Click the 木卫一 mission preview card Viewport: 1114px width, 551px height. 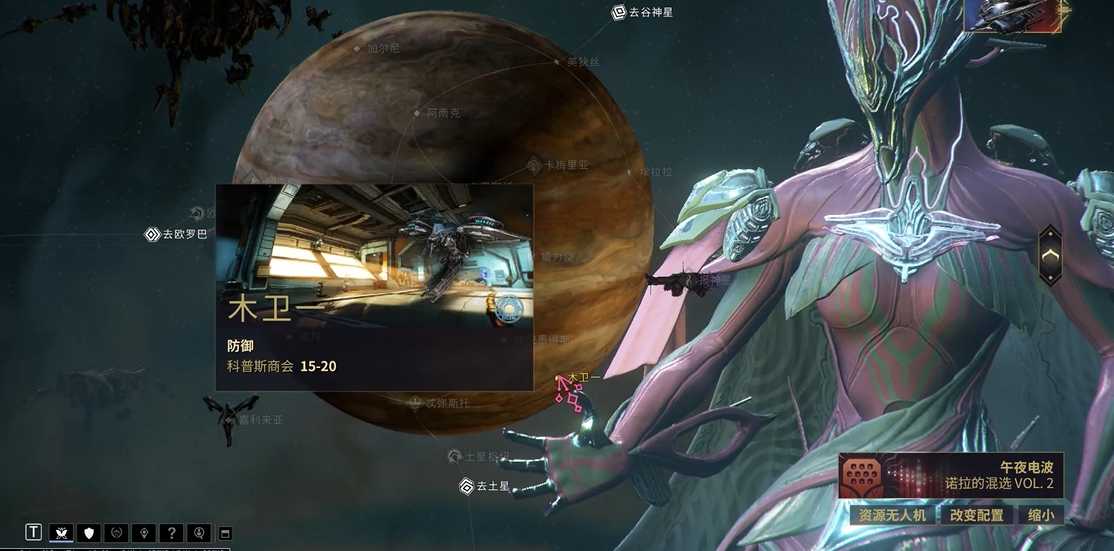click(x=374, y=286)
